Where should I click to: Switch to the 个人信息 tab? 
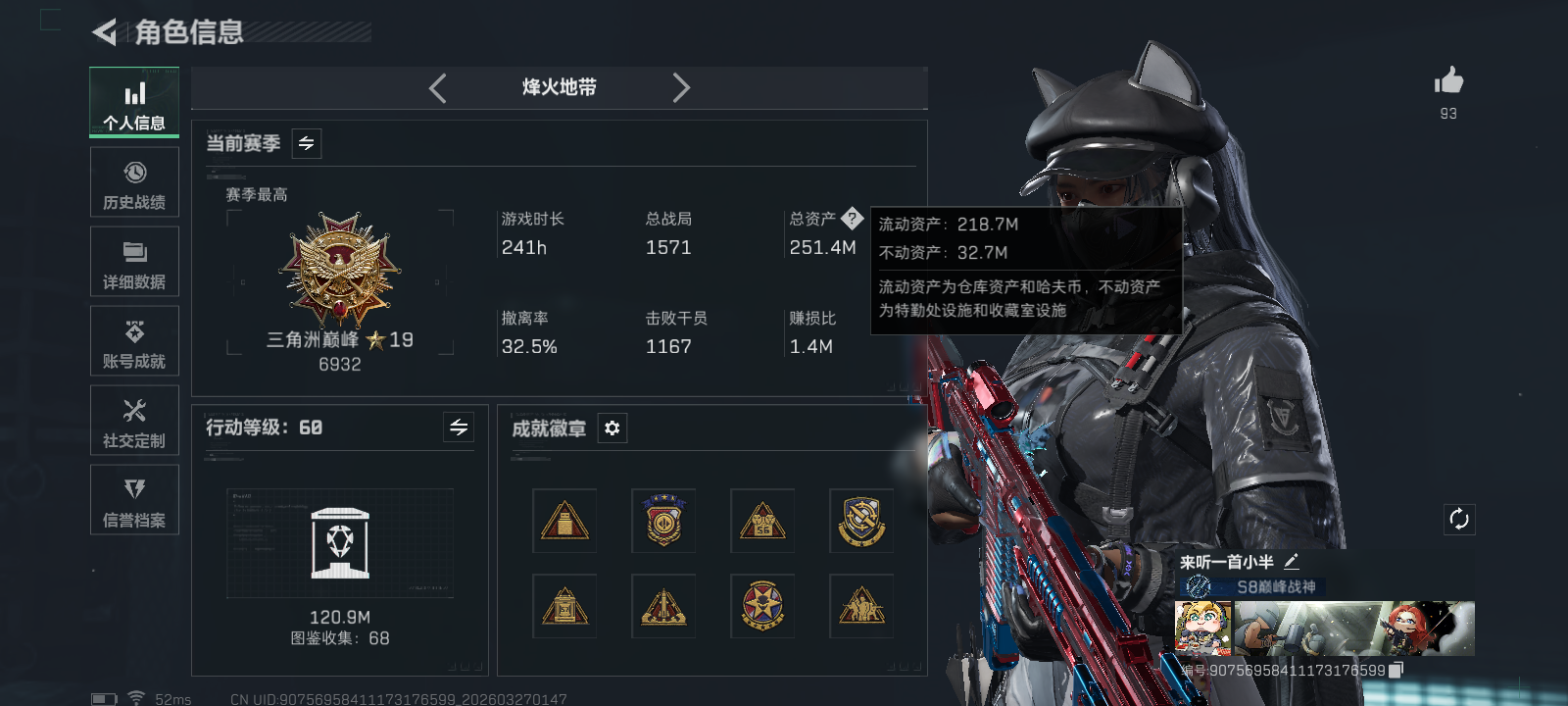coord(134,102)
